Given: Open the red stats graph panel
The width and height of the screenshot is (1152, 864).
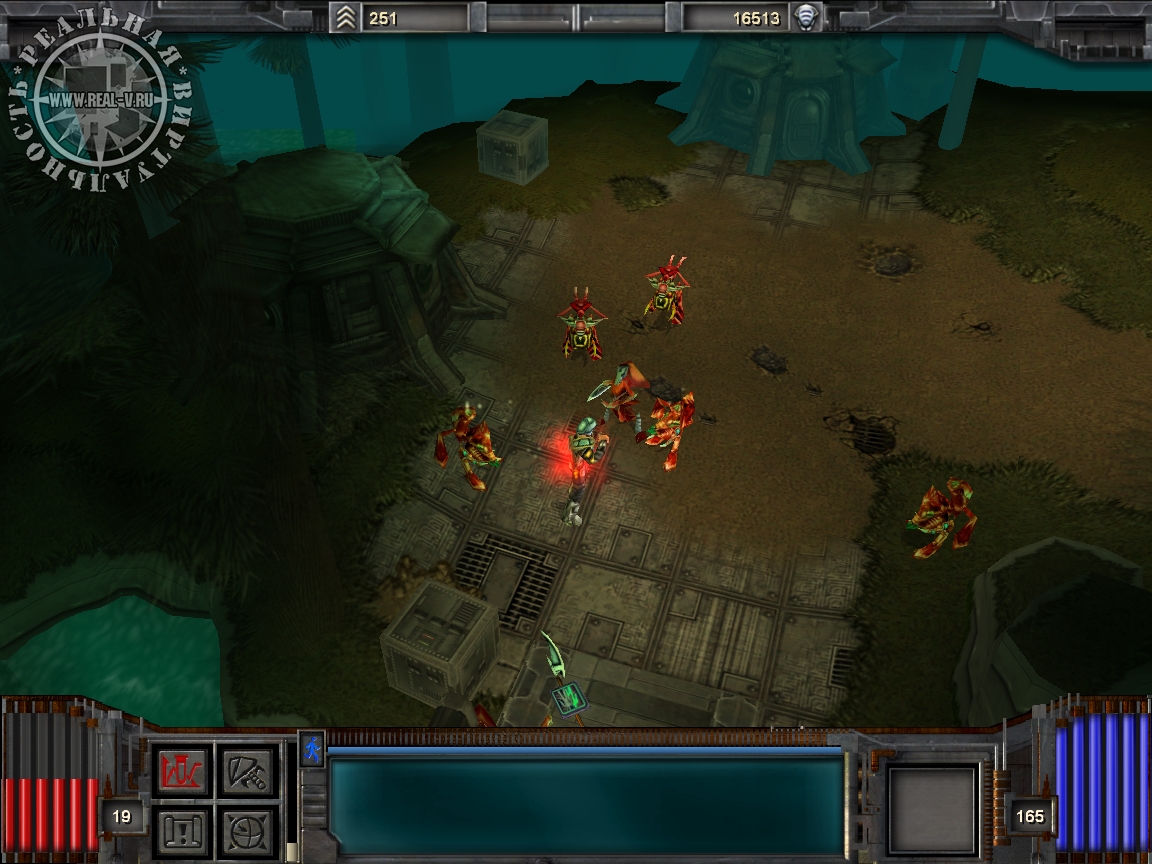Looking at the screenshot, I should 181,771.
